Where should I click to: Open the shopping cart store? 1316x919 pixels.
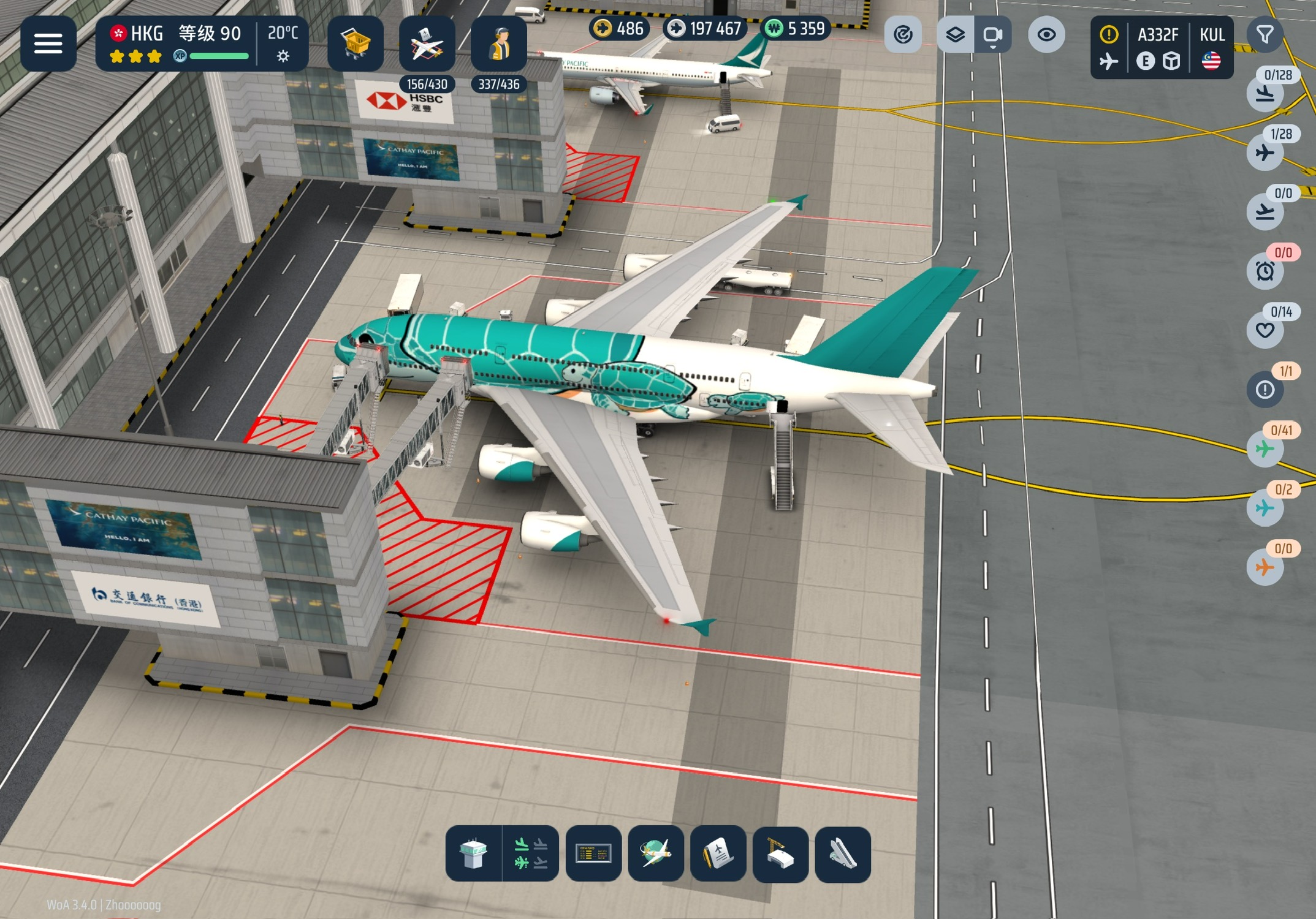(356, 43)
